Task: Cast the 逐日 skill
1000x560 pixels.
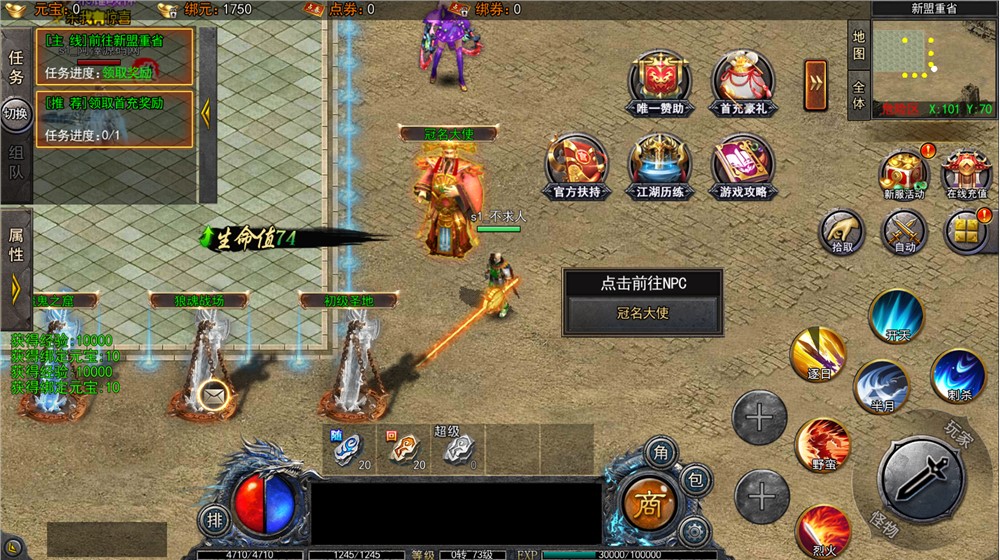Action: pos(818,354)
